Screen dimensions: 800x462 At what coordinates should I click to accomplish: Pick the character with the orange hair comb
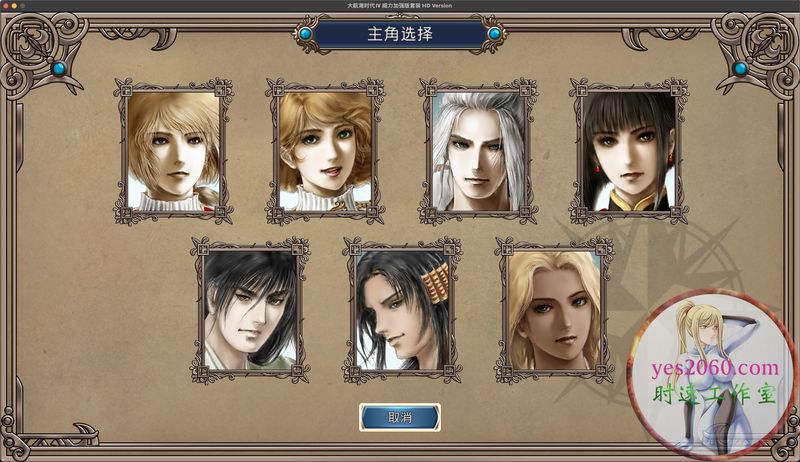coord(401,310)
